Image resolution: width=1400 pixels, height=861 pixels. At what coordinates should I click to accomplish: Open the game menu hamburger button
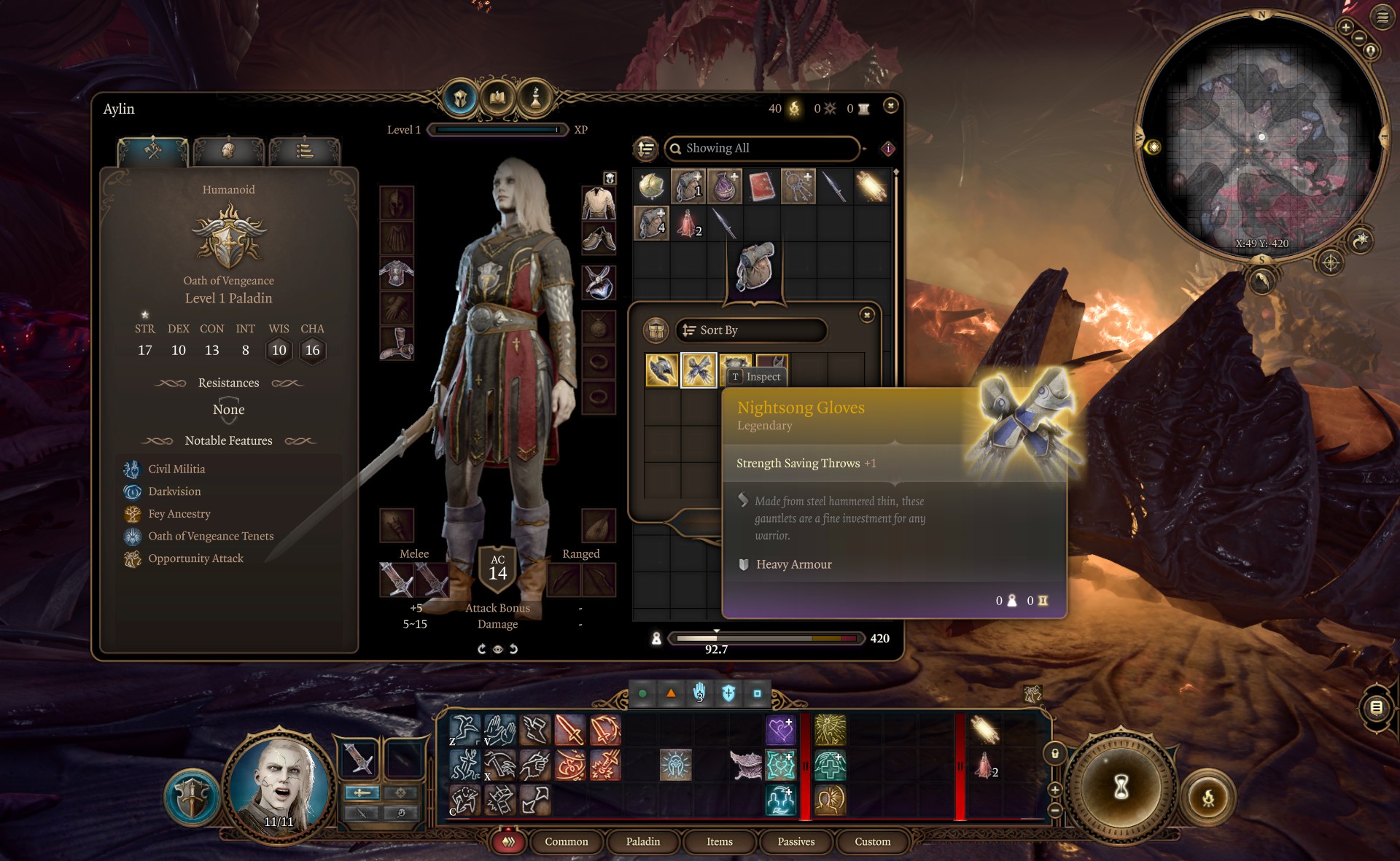click(x=1382, y=17)
